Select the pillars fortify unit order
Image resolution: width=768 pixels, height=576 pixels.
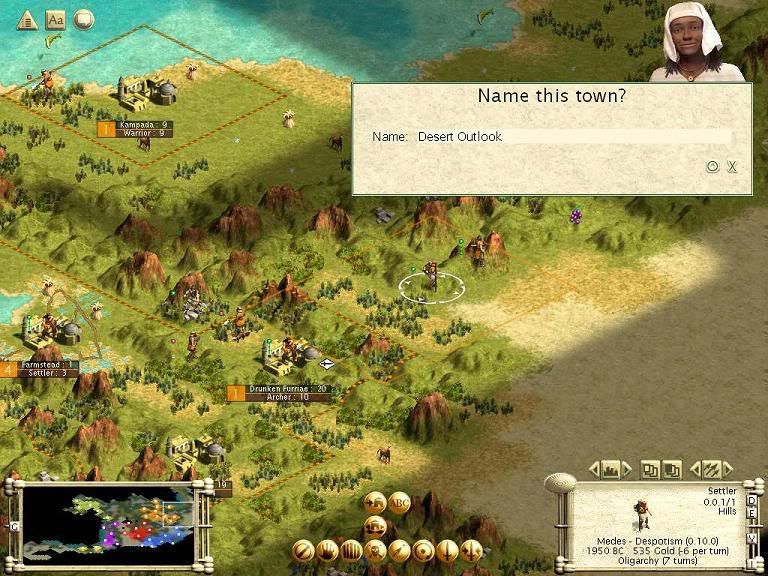(x=351, y=550)
